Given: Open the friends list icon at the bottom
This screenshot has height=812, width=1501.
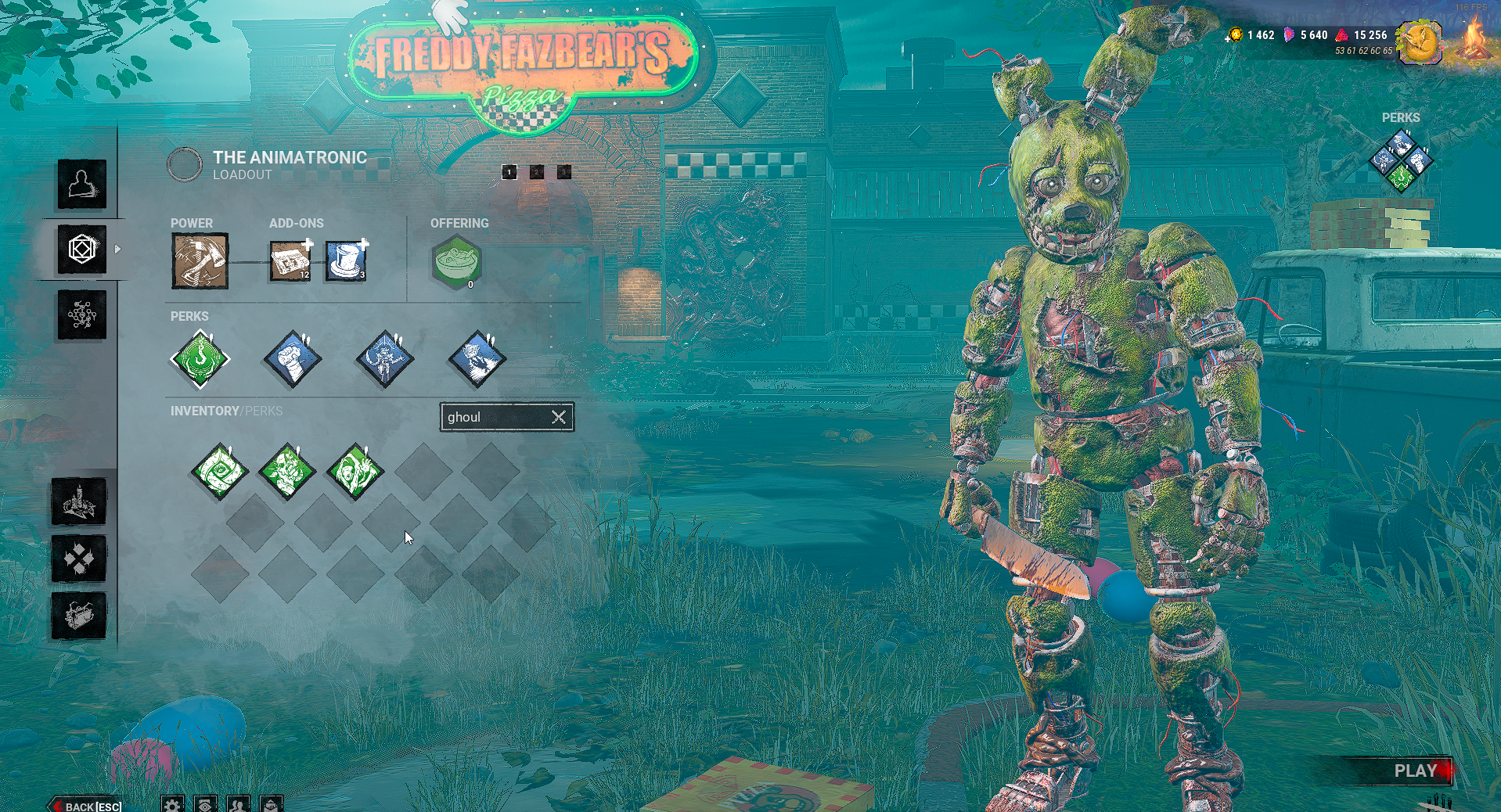Looking at the screenshot, I should click(236, 804).
